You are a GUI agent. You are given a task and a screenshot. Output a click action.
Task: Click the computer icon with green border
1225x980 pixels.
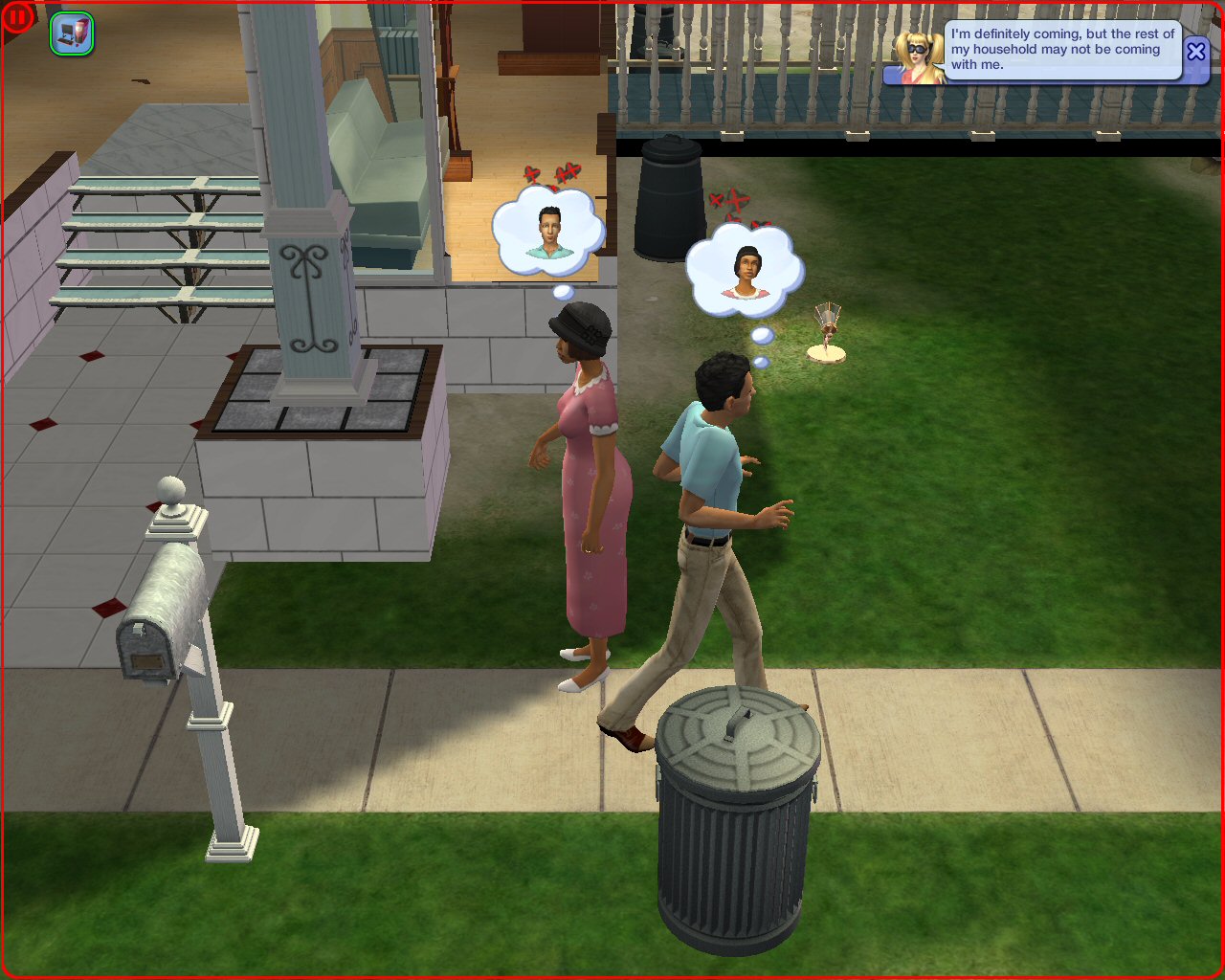(x=72, y=33)
